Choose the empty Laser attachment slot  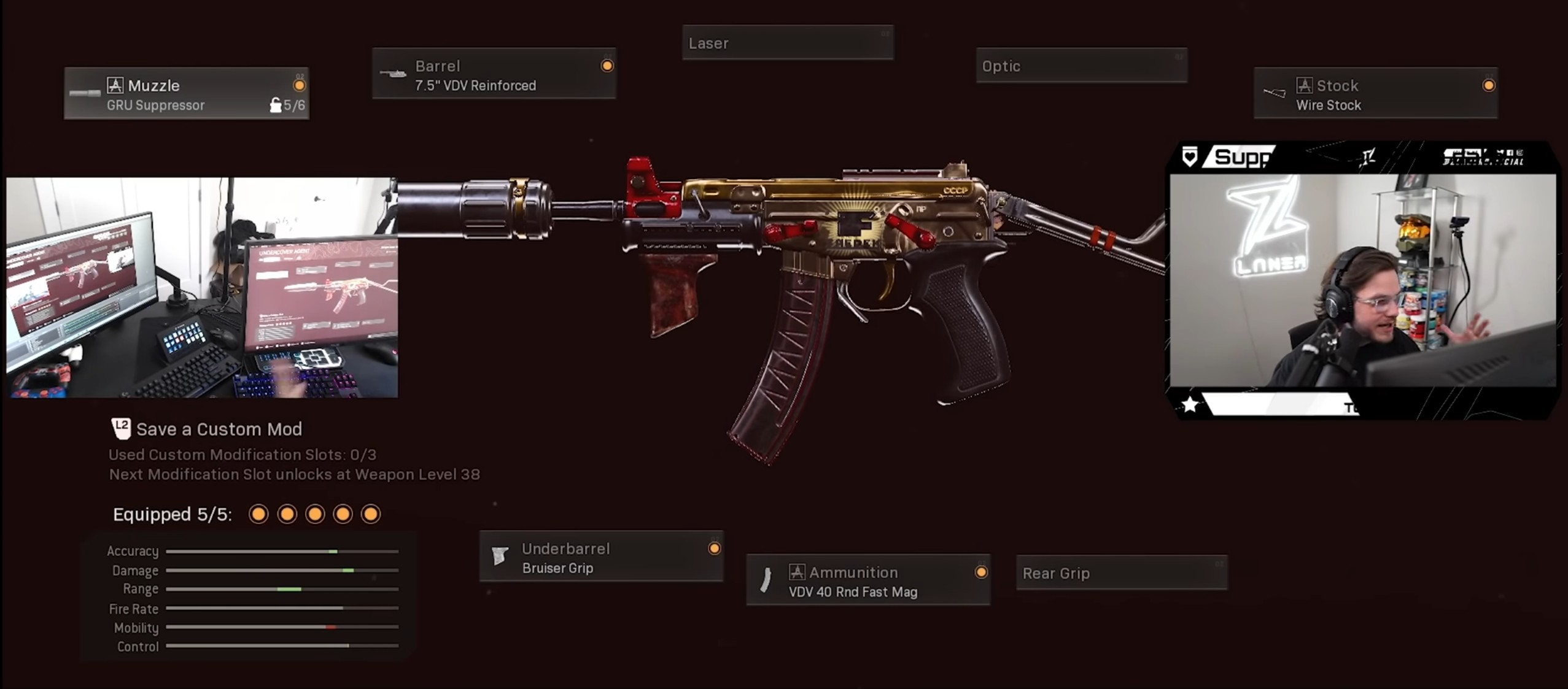pos(788,43)
